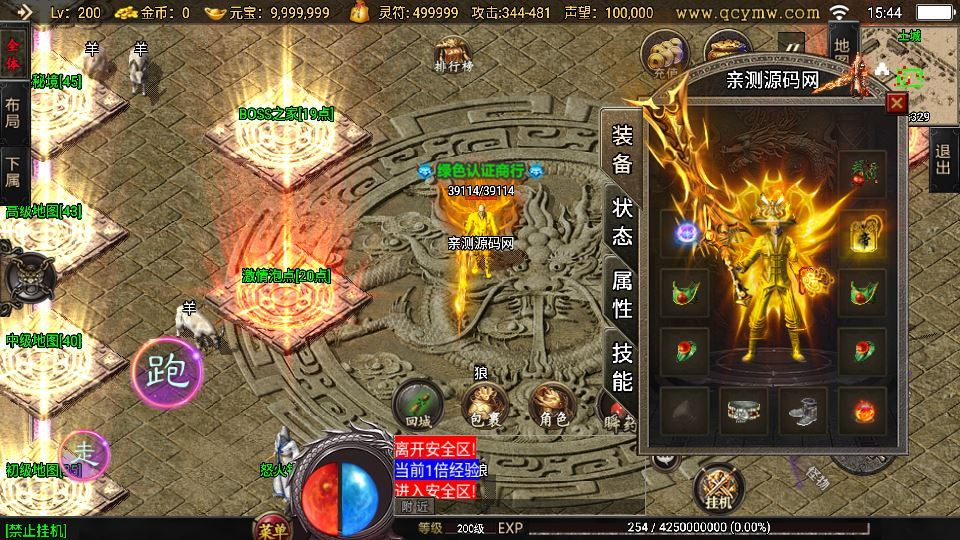Open the 下属 subordinates tab
Screen dimensions: 960x540
click(x=13, y=172)
